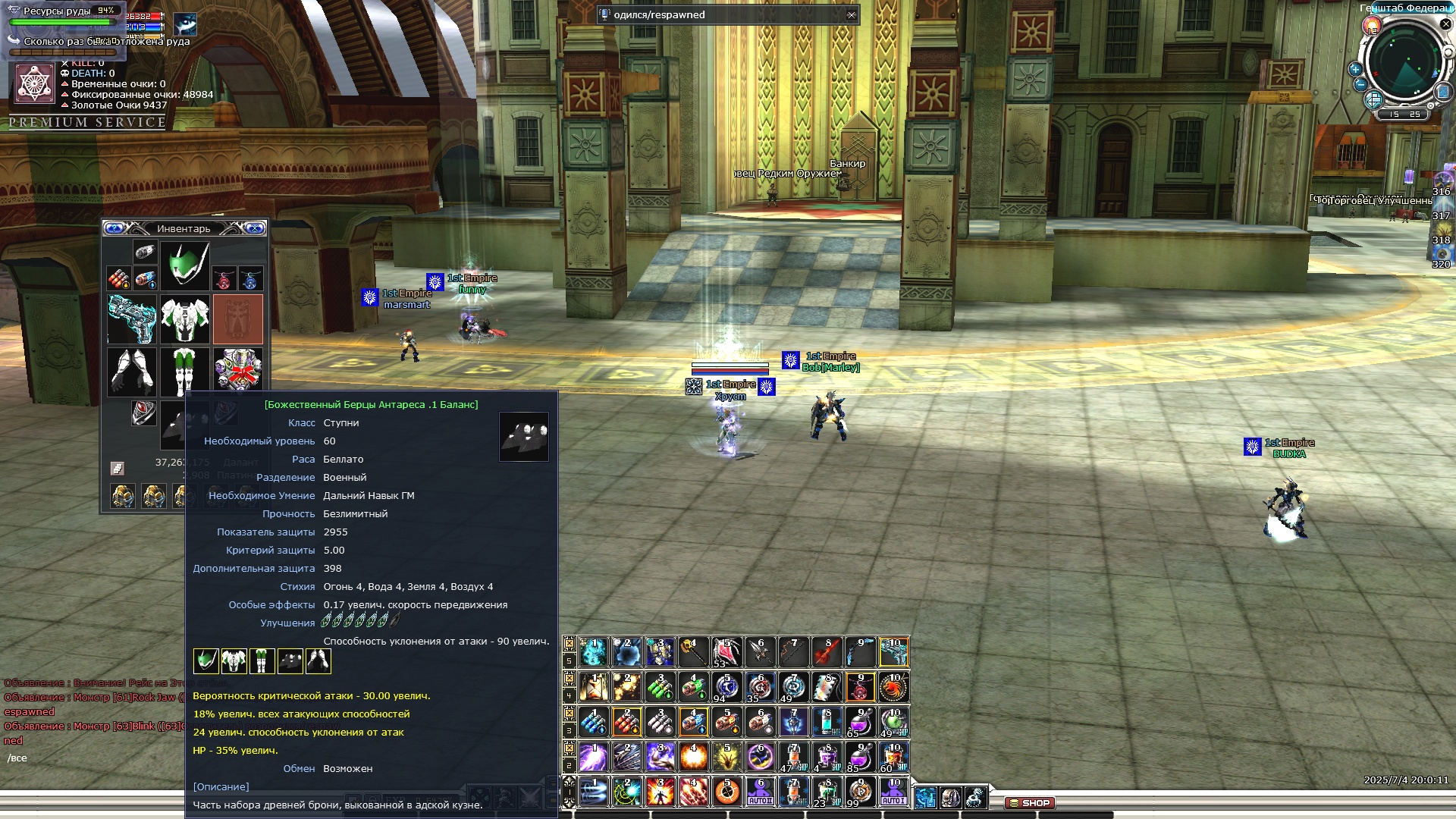Open the SHOP button
Viewport: 1456px width, 819px height.
point(1030,803)
